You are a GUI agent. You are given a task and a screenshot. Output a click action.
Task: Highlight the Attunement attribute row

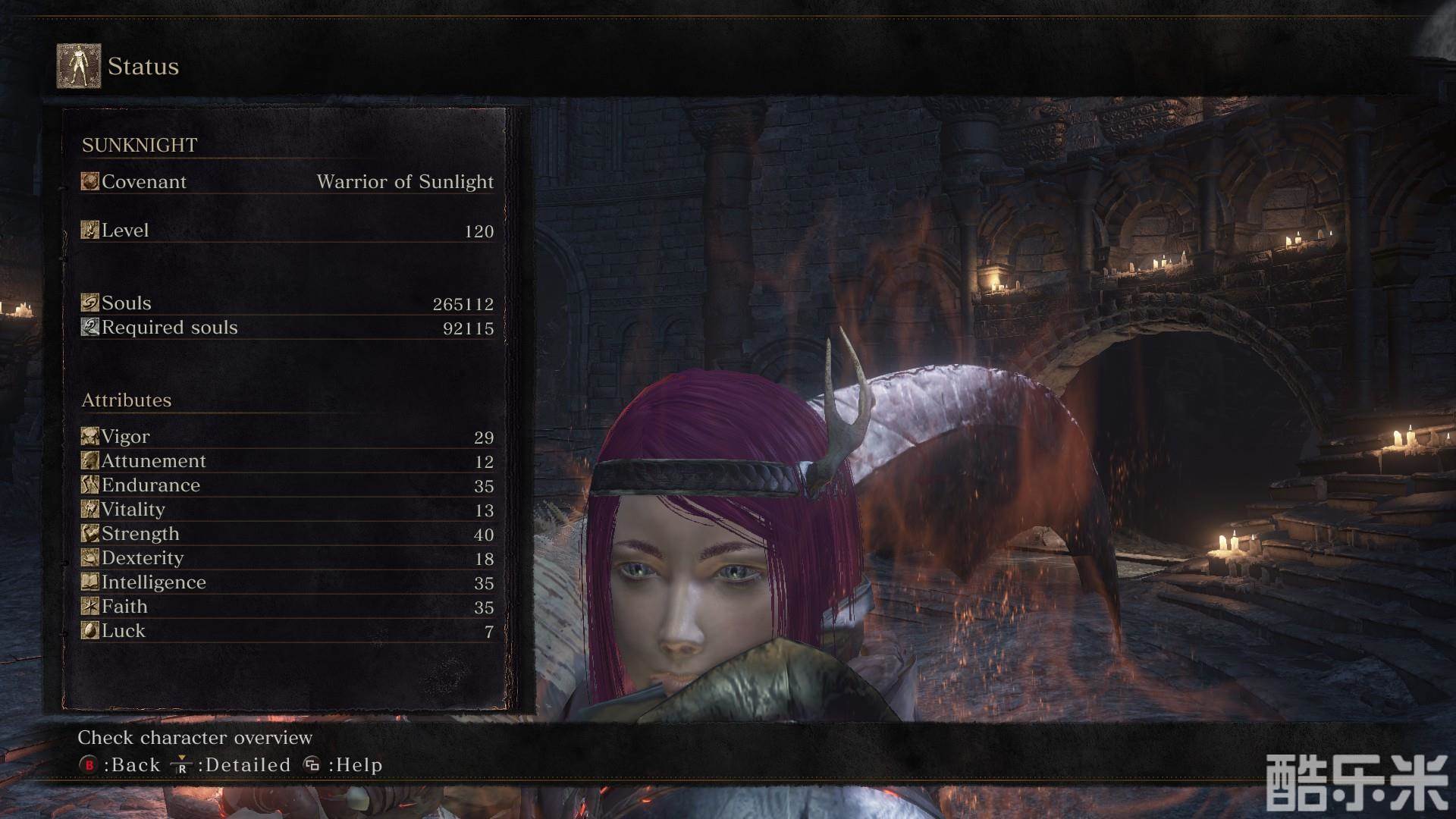[x=287, y=461]
